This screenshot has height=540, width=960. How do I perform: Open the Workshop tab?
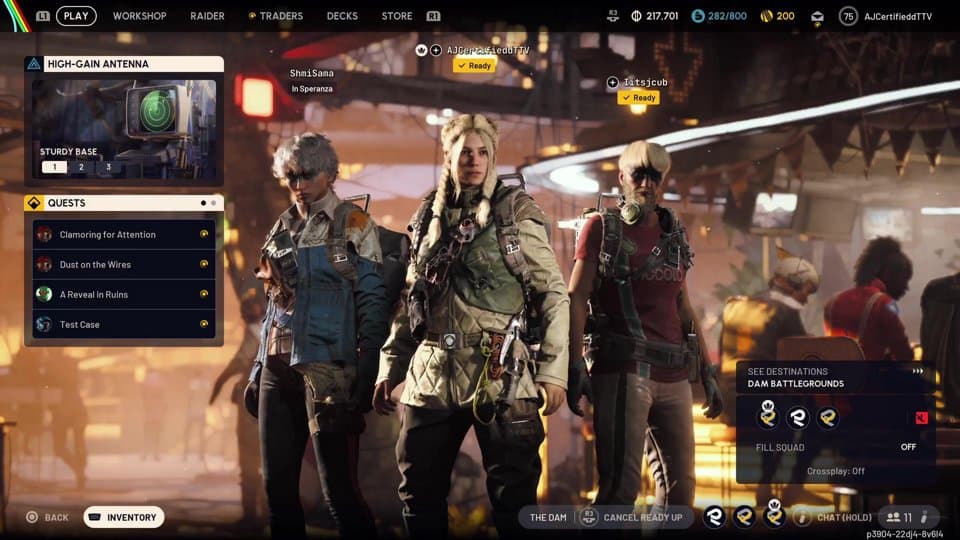[x=139, y=16]
